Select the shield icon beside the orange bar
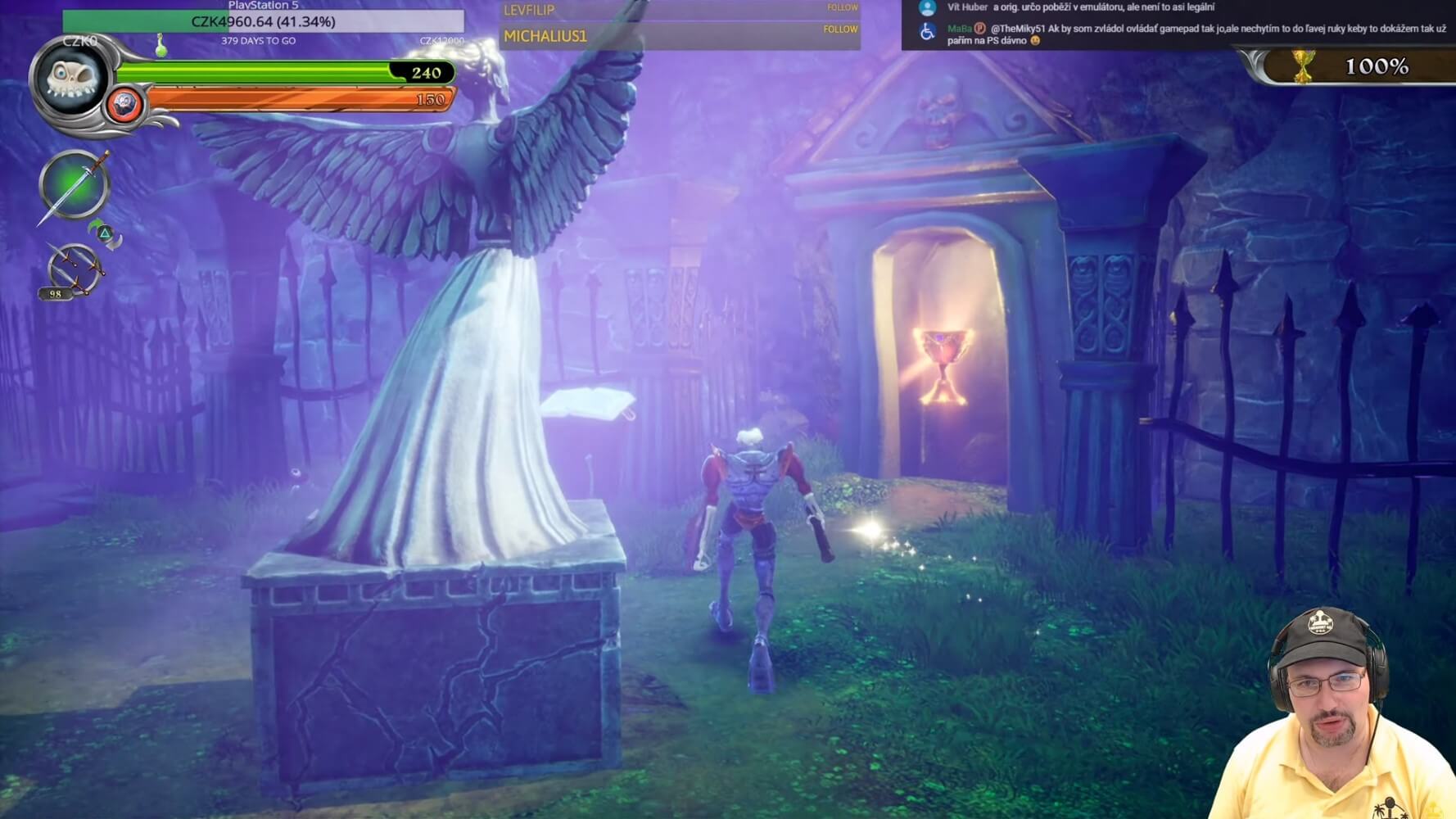 pyautogui.click(x=124, y=105)
